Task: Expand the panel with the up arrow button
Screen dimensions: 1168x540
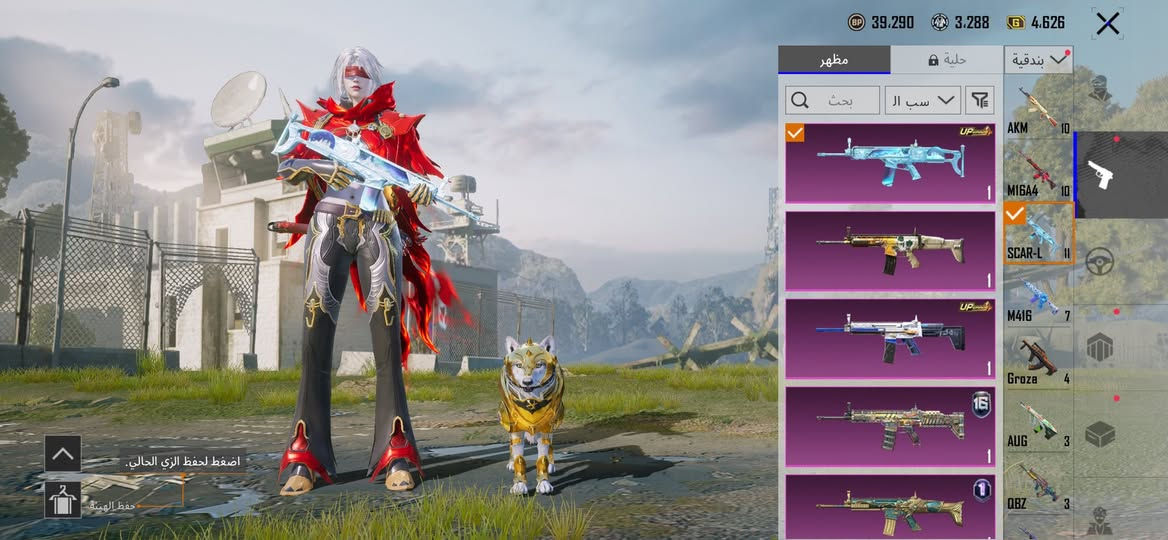Action: [x=63, y=454]
